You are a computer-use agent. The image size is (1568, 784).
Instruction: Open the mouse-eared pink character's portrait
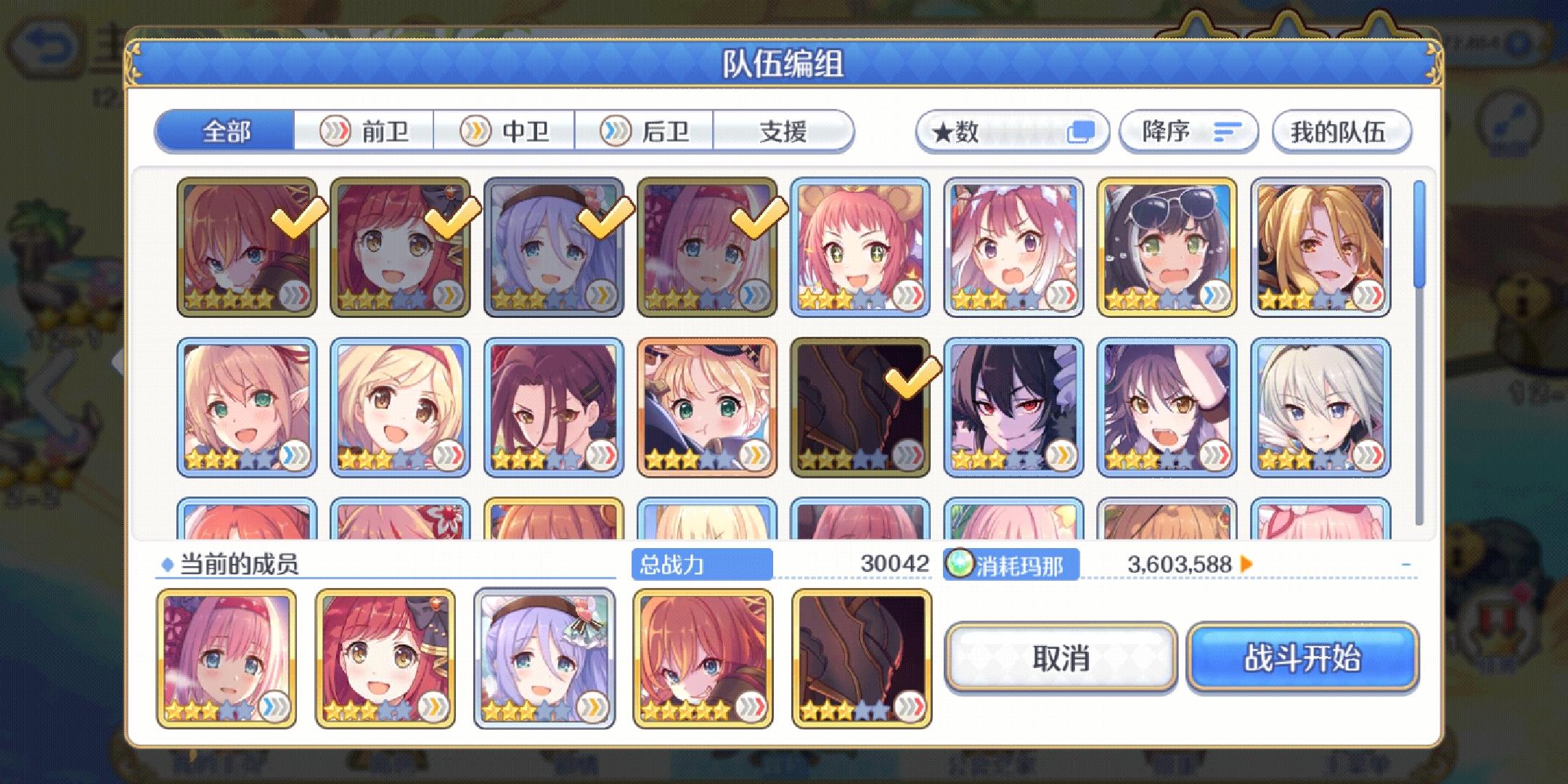coord(860,247)
